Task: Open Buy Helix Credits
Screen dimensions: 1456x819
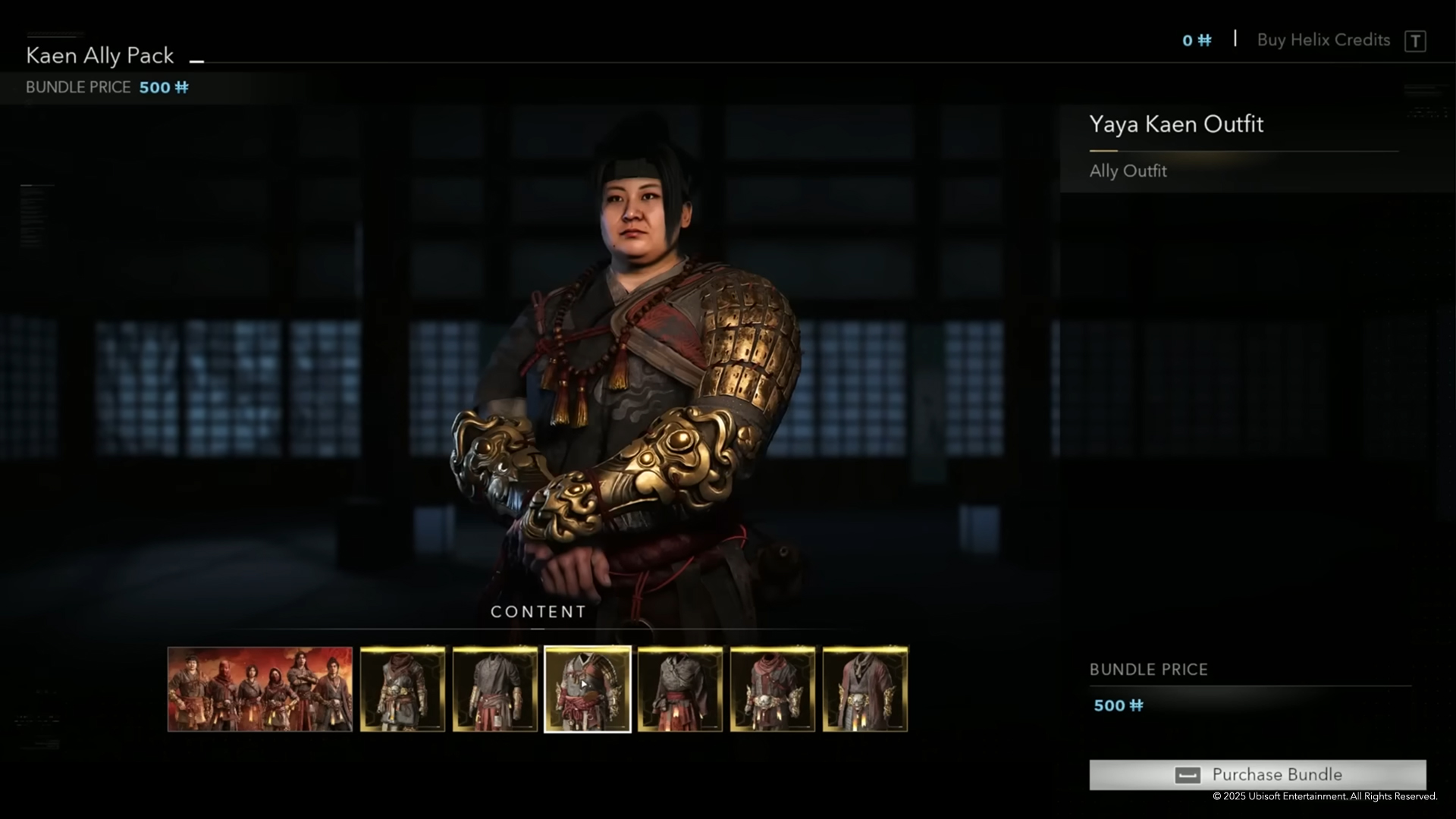Action: click(1323, 40)
